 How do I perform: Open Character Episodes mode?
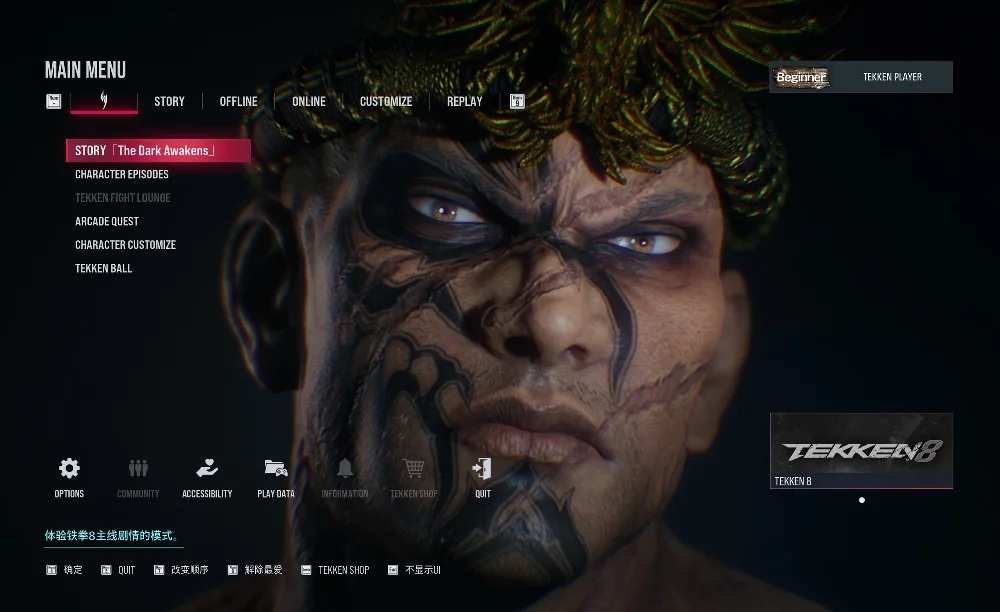tap(122, 174)
